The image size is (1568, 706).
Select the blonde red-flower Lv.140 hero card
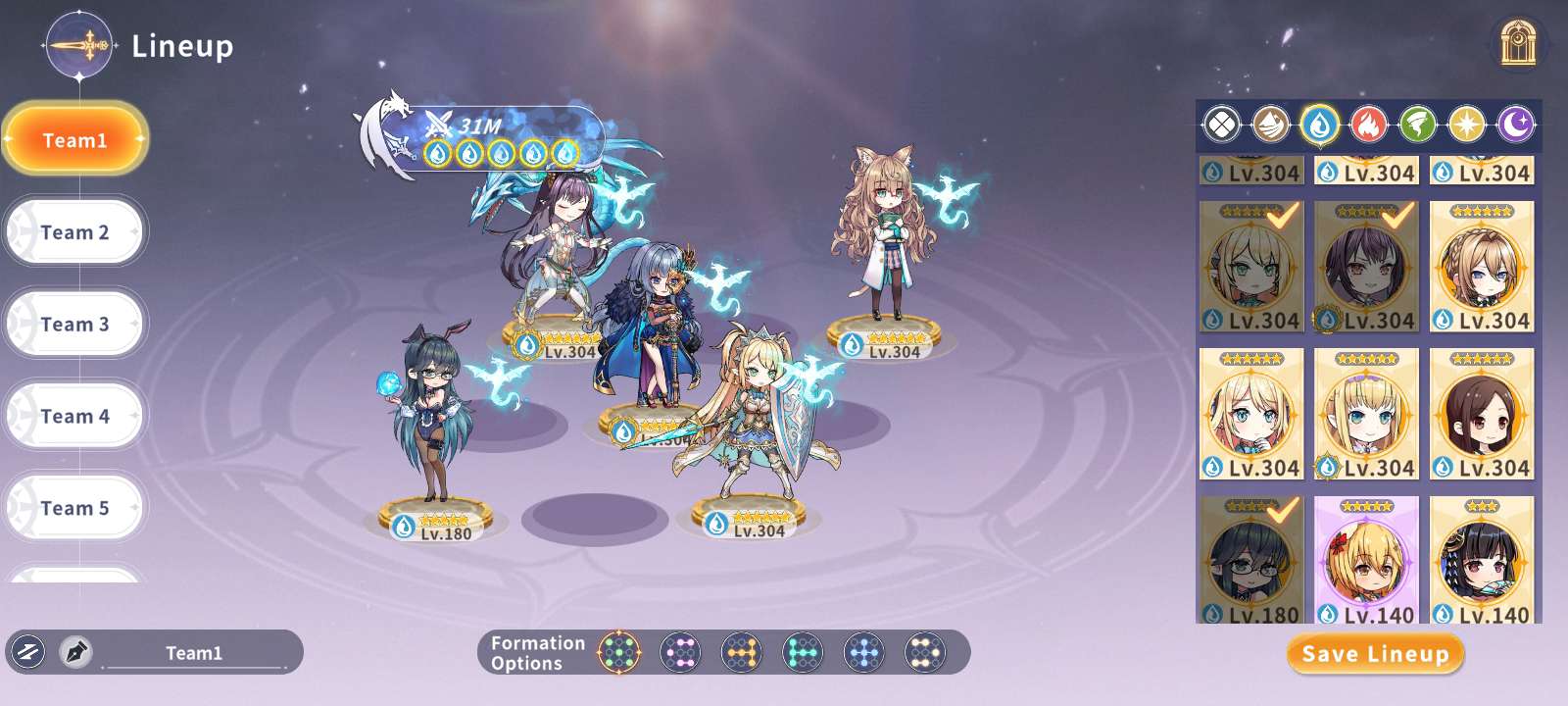pos(1366,561)
